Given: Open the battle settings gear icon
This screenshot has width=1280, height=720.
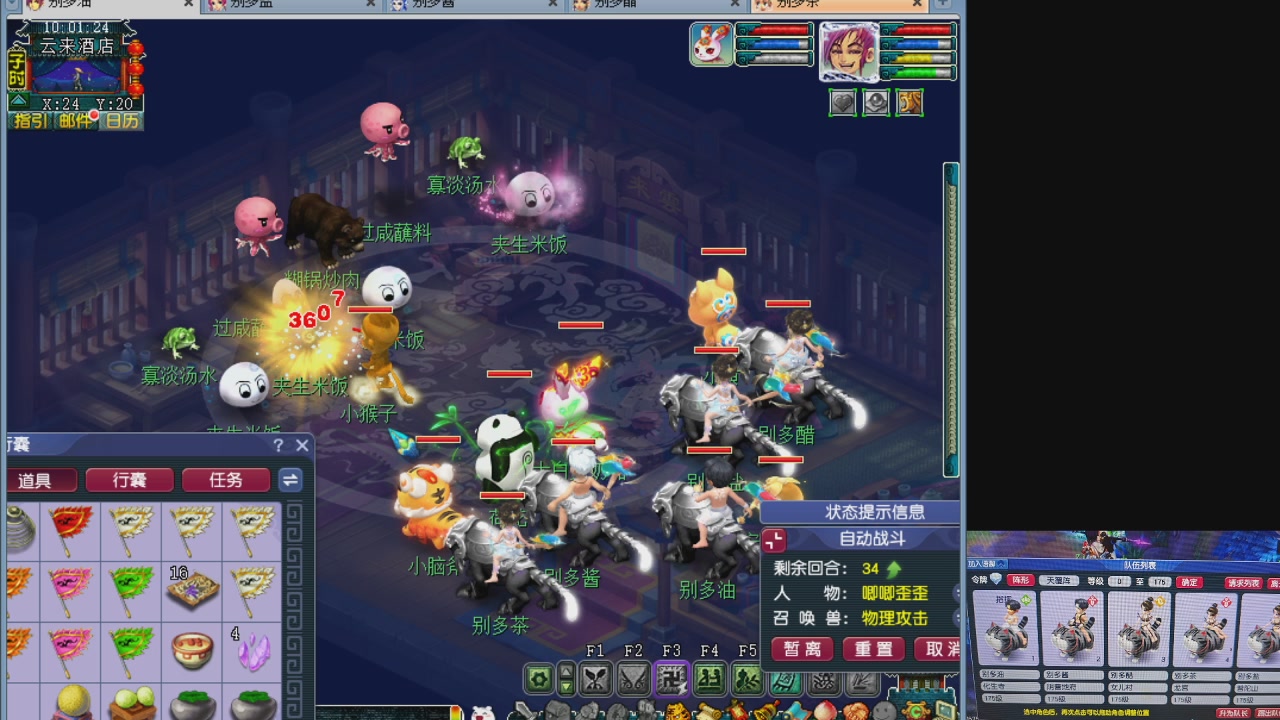Looking at the screenshot, I should click(537, 679).
